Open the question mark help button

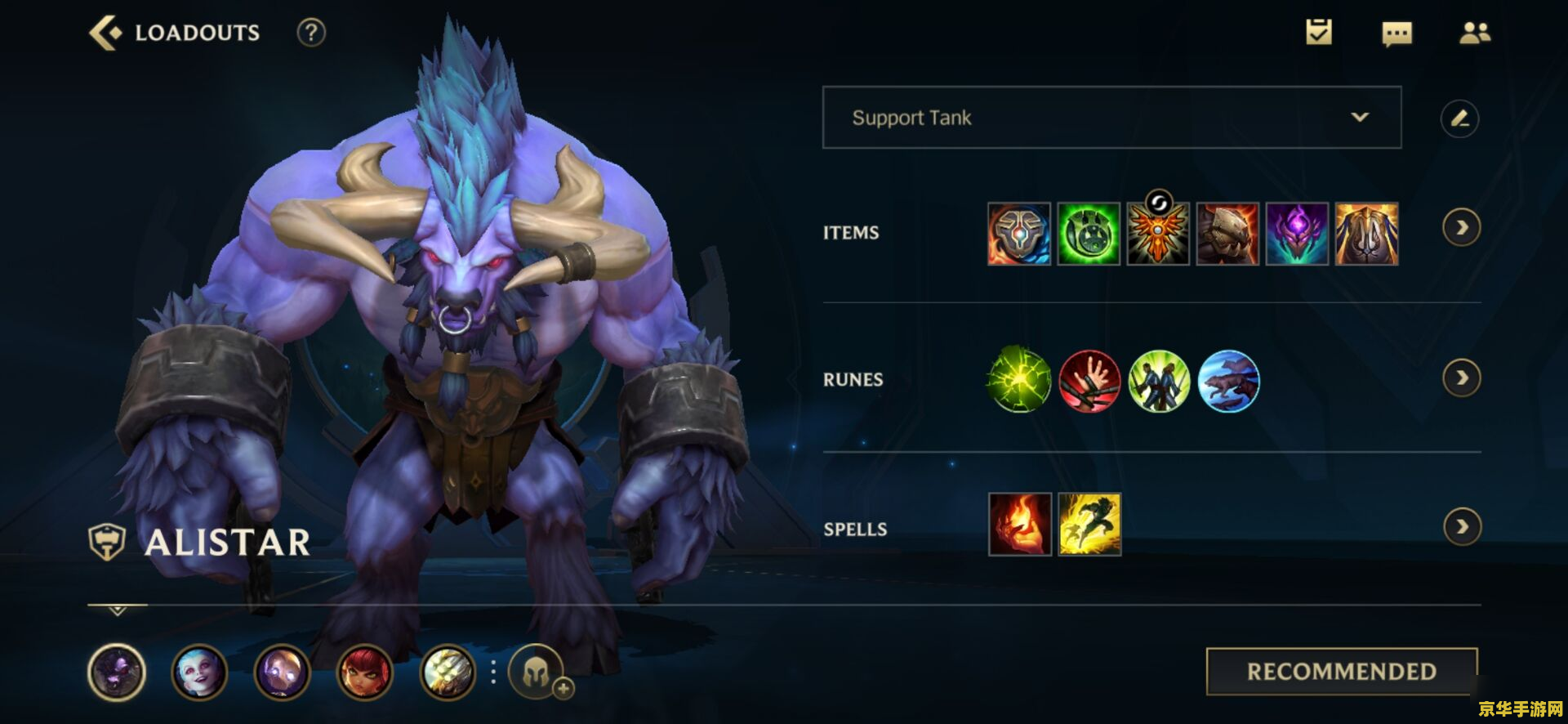pyautogui.click(x=311, y=33)
